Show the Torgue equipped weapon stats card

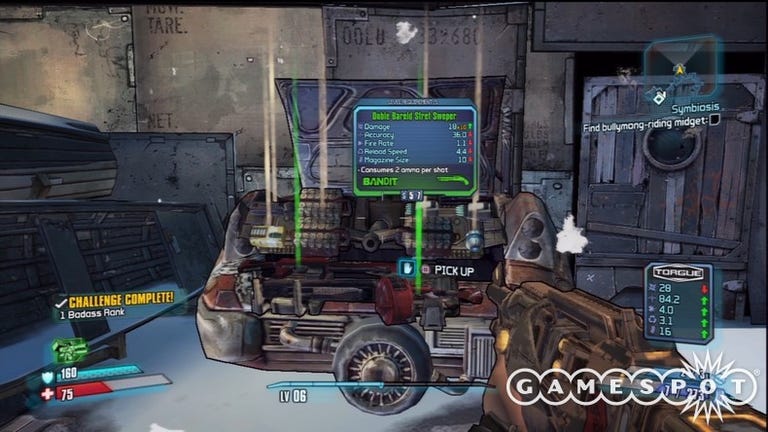679,303
